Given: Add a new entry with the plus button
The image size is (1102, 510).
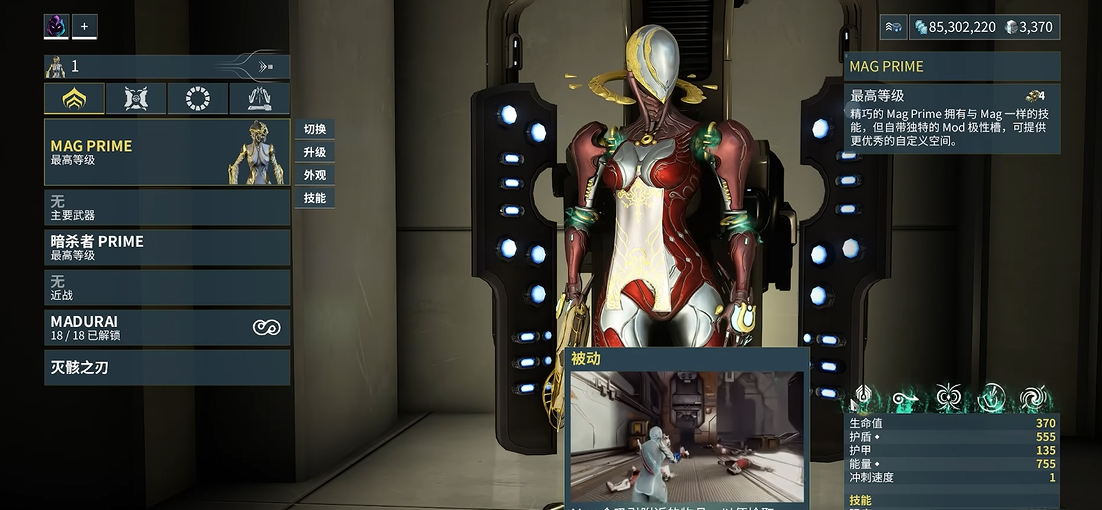Looking at the screenshot, I should pyautogui.click(x=84, y=27).
